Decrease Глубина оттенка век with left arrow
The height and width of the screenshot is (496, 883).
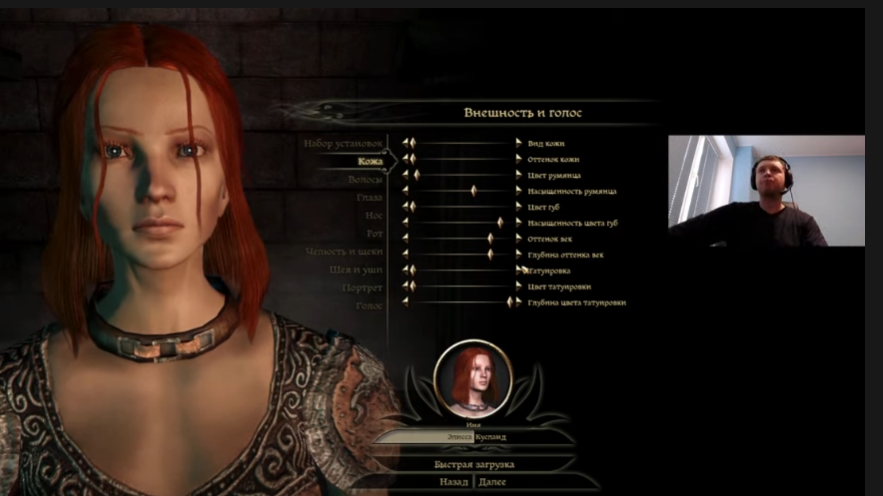click(x=406, y=254)
